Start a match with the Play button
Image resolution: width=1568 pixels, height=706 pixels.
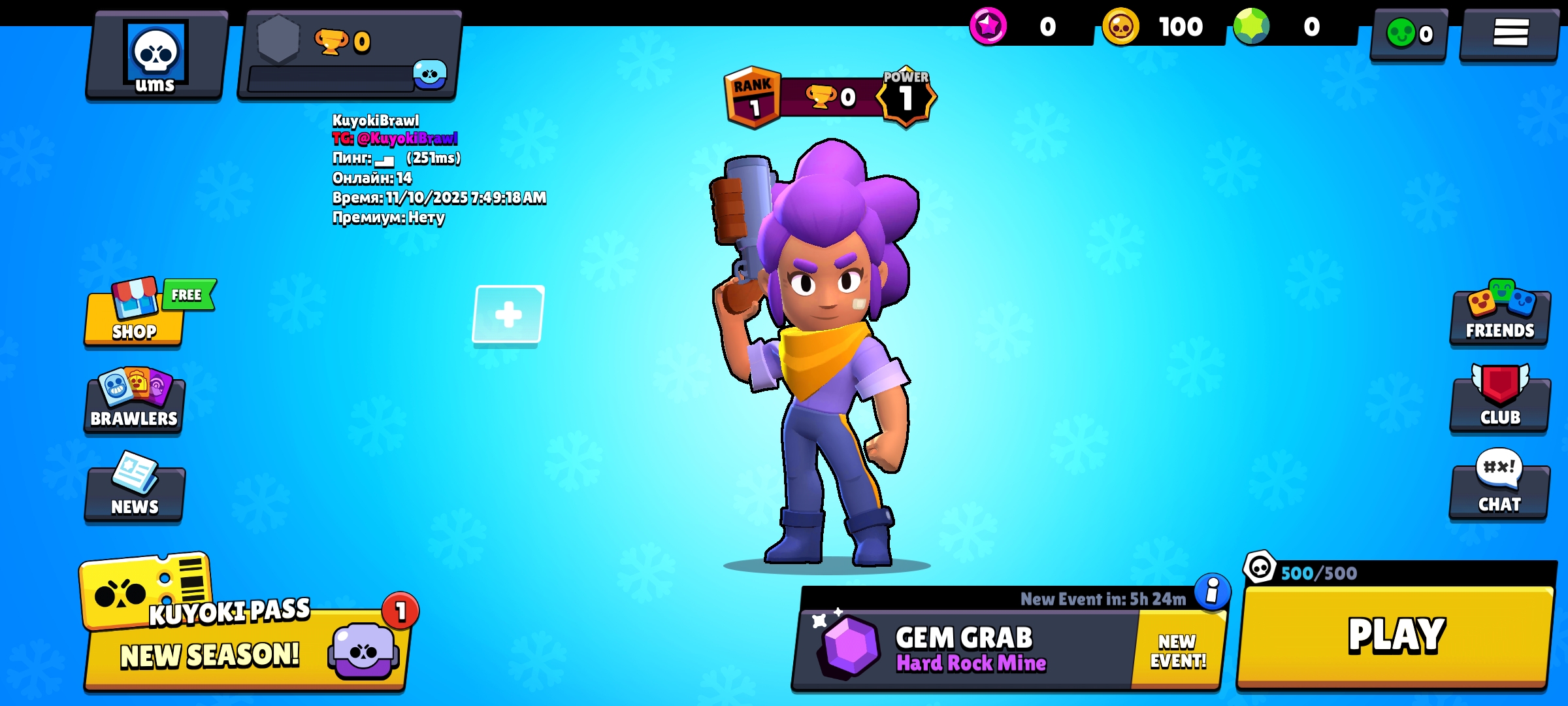[x=1396, y=636]
